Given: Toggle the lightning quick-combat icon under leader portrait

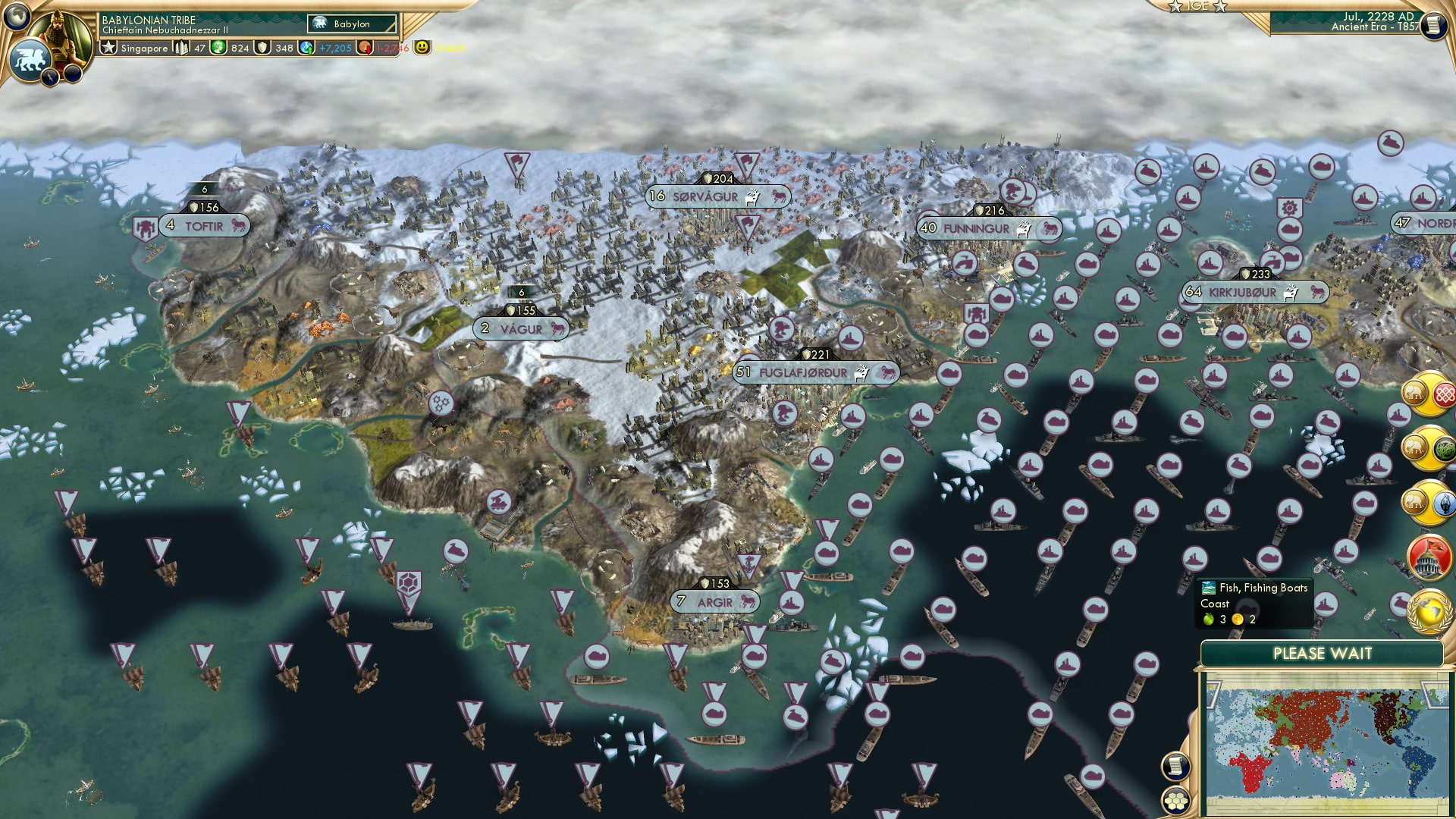Looking at the screenshot, I should 49,77.
